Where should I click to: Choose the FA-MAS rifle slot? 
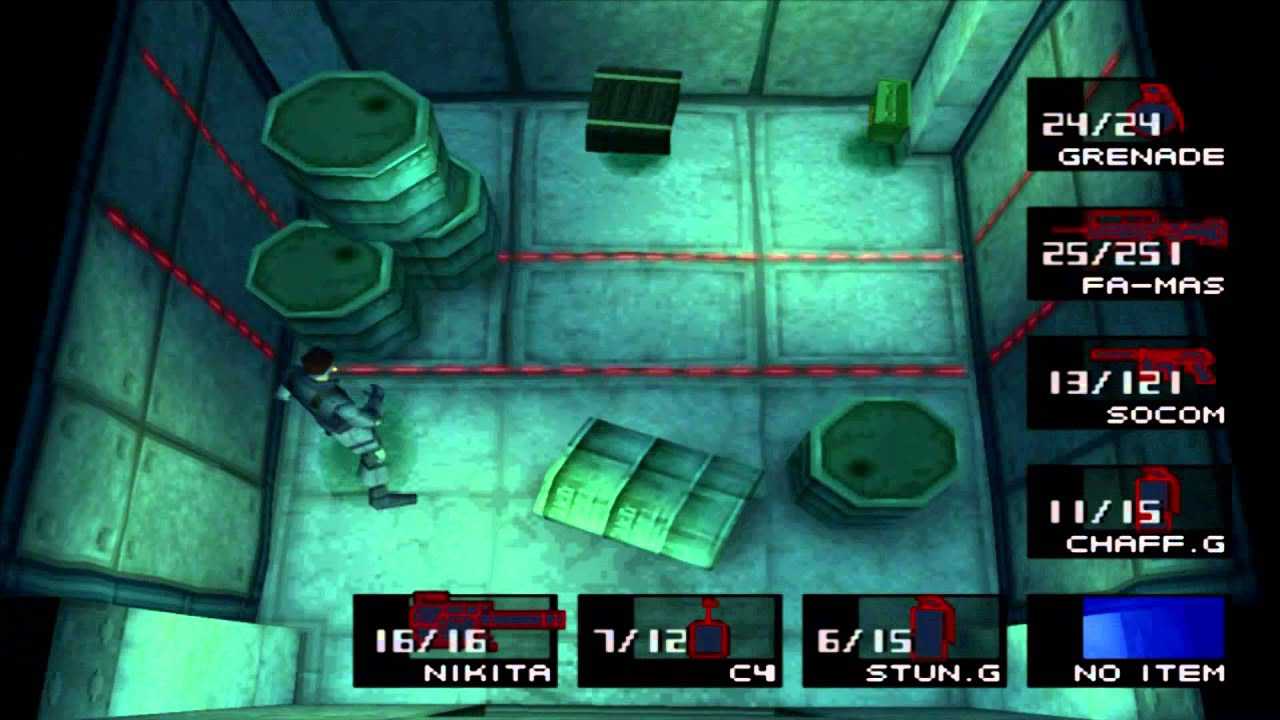coord(1127,255)
